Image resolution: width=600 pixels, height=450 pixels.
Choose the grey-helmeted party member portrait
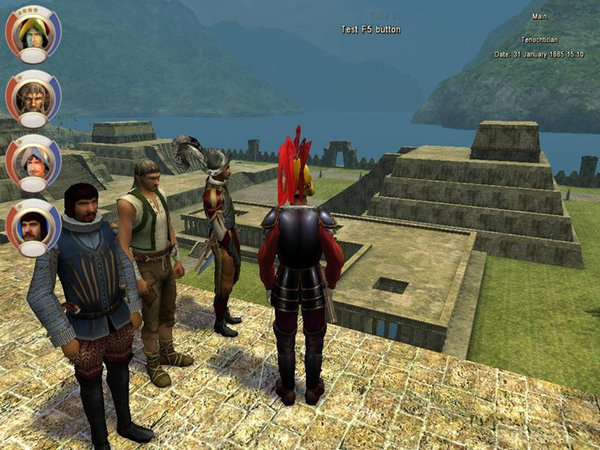point(33,161)
